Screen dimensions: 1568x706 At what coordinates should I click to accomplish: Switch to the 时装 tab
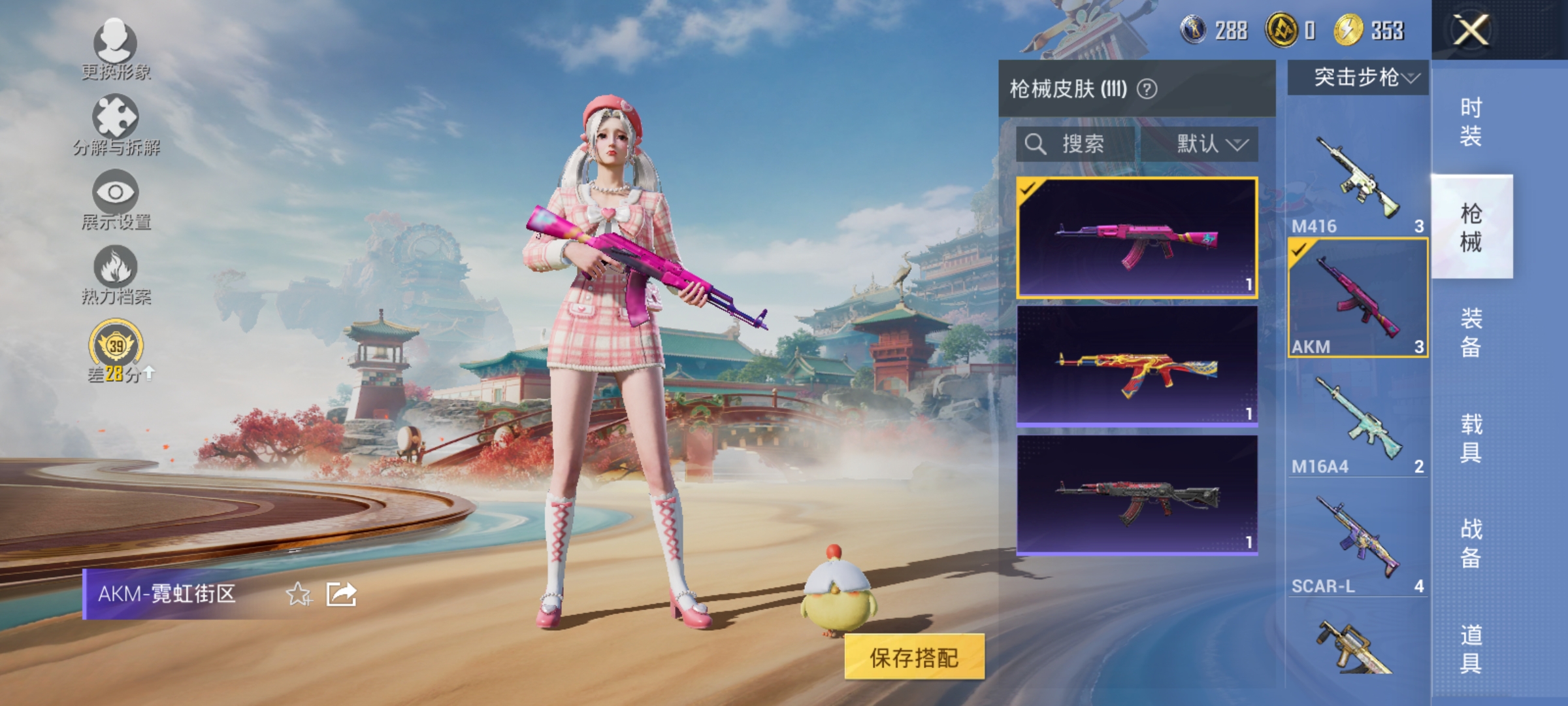point(1473,122)
